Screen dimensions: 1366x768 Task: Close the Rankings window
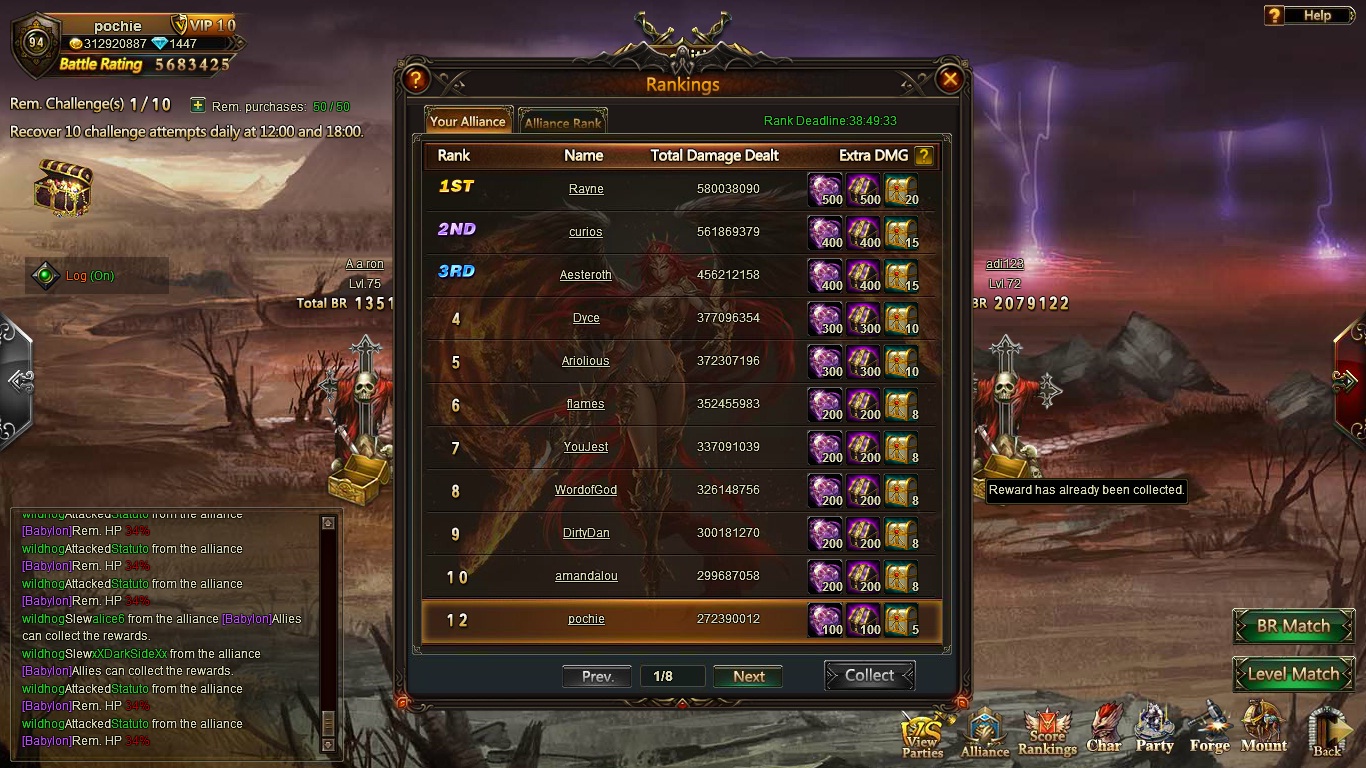(x=949, y=79)
